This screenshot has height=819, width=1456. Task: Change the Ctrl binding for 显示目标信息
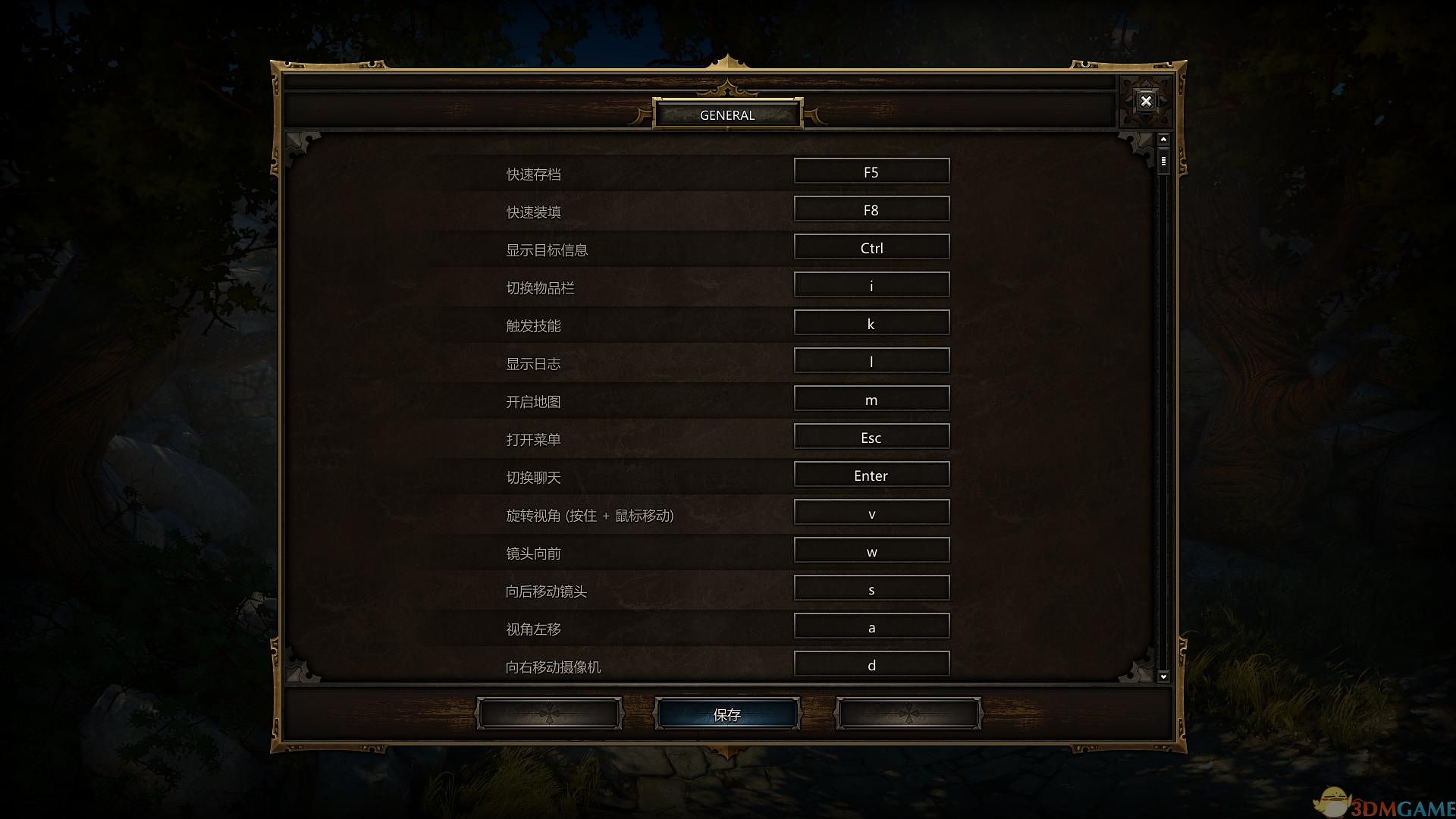coord(871,246)
